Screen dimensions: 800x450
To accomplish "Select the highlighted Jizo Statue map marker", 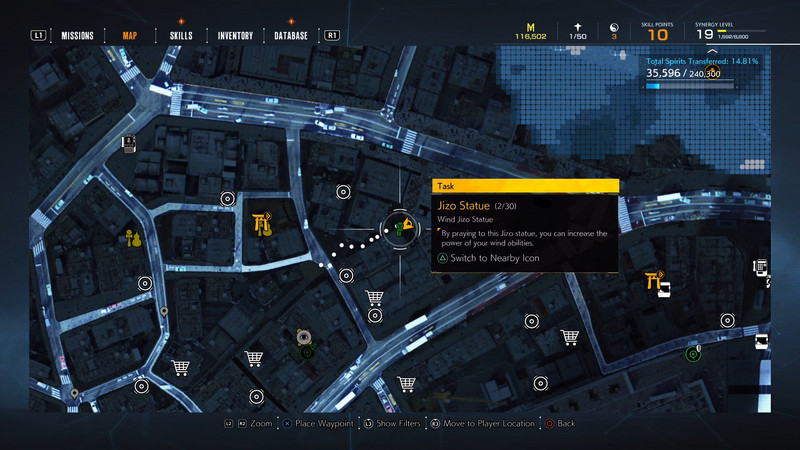I will [402, 228].
